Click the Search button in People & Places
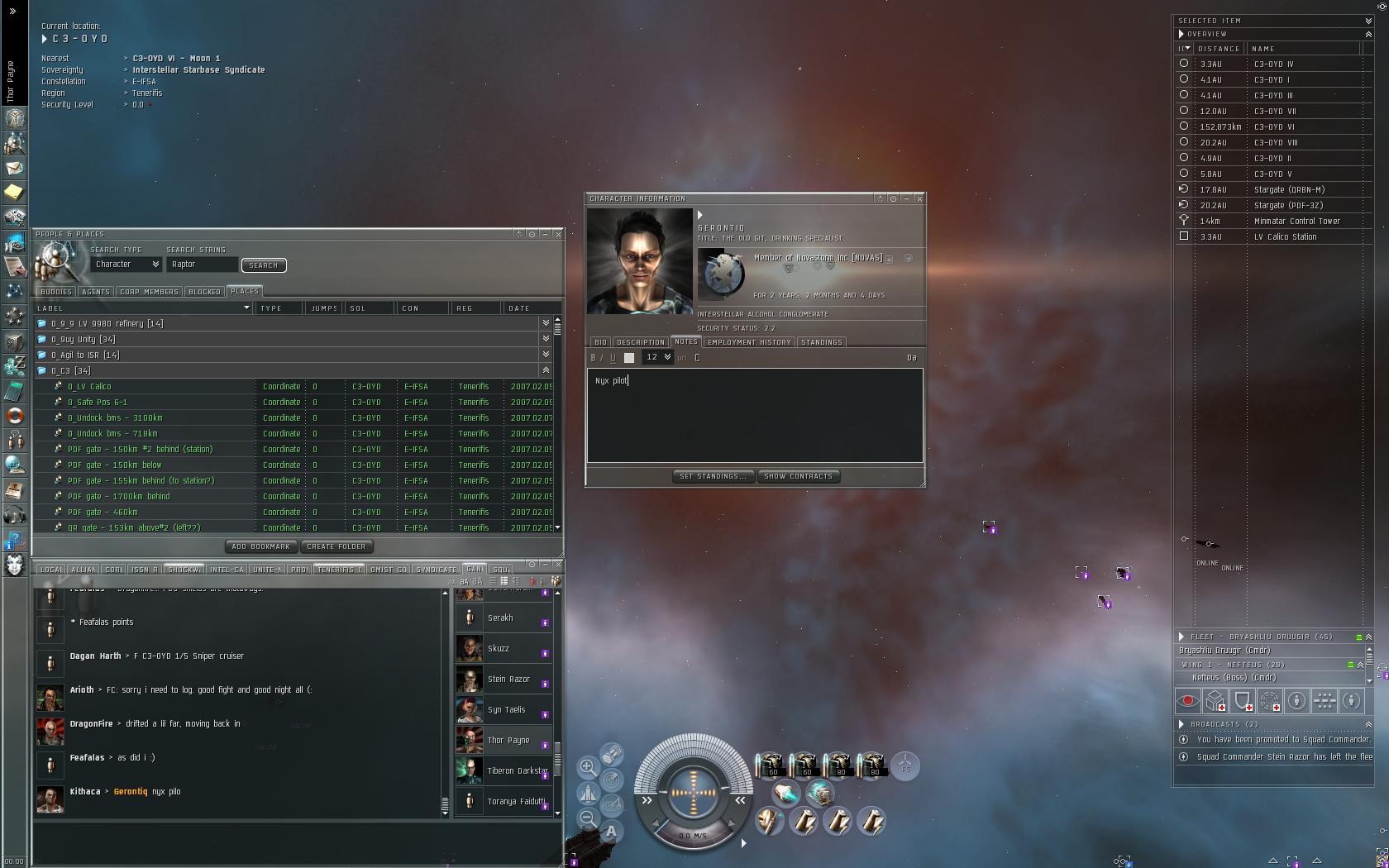This screenshot has width=1389, height=868. [263, 265]
